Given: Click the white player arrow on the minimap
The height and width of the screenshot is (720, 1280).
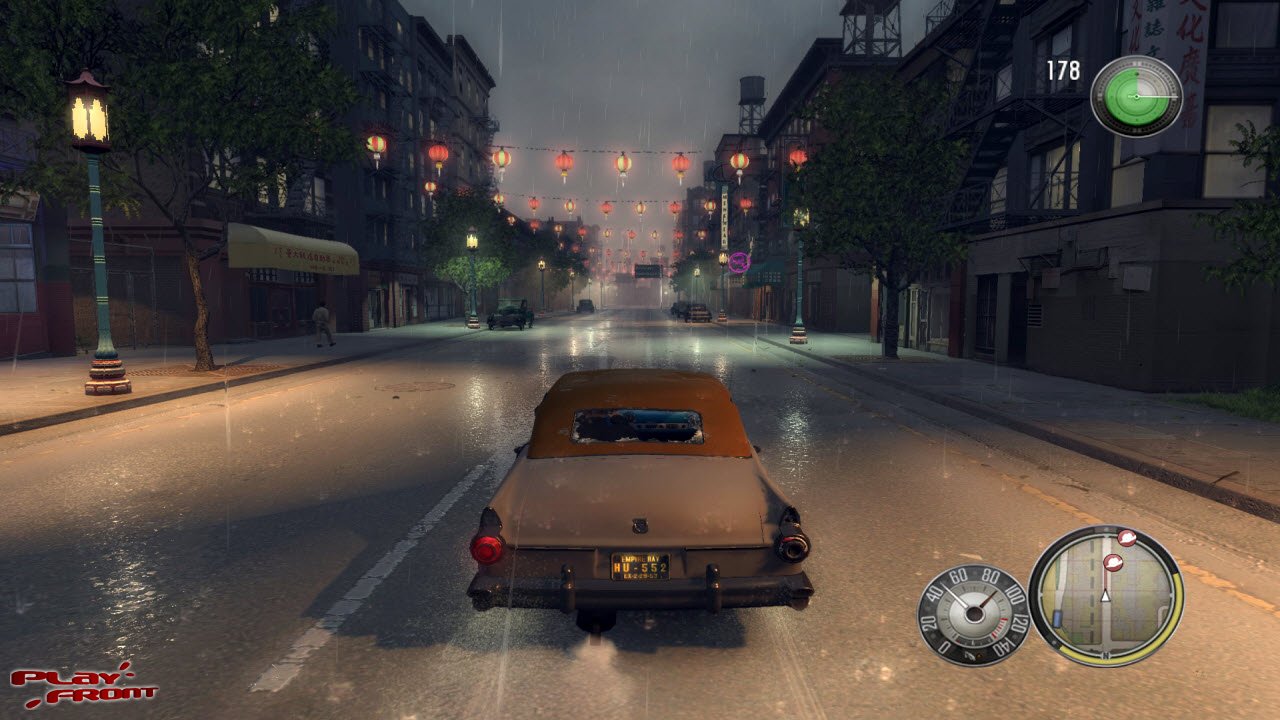Looking at the screenshot, I should tap(1105, 596).
